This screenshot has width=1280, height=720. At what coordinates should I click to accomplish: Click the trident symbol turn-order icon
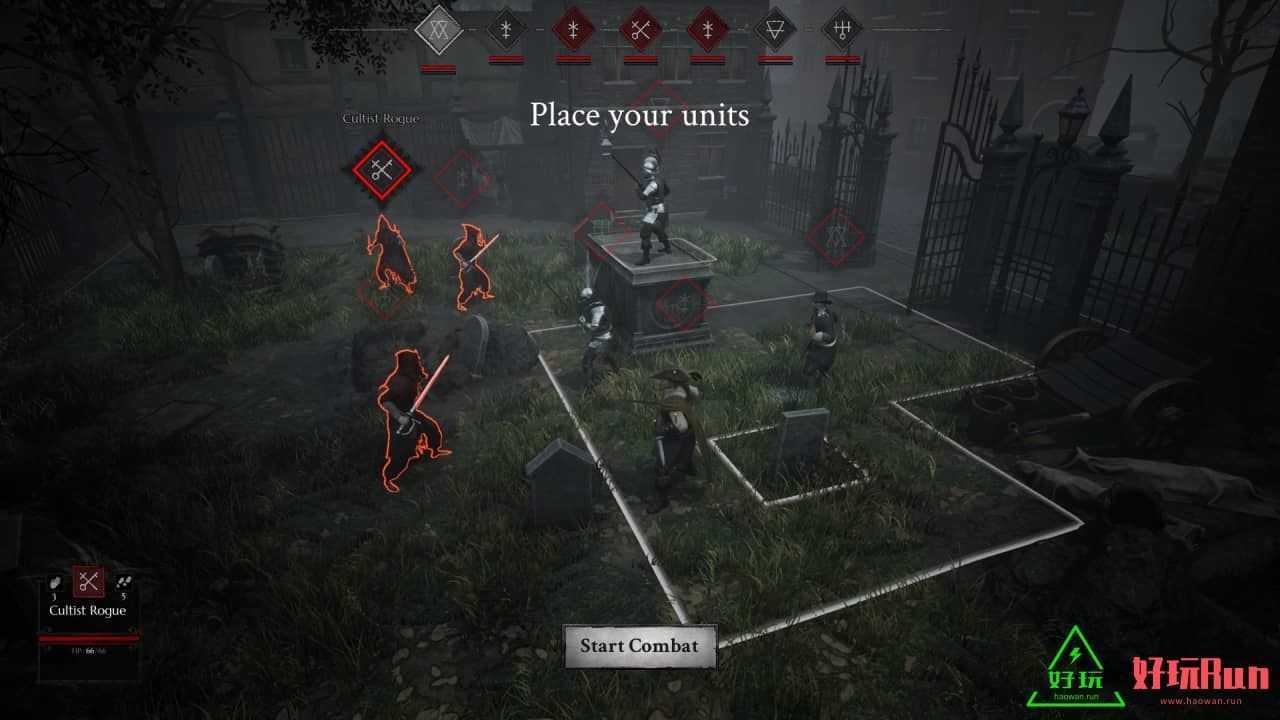coord(842,29)
